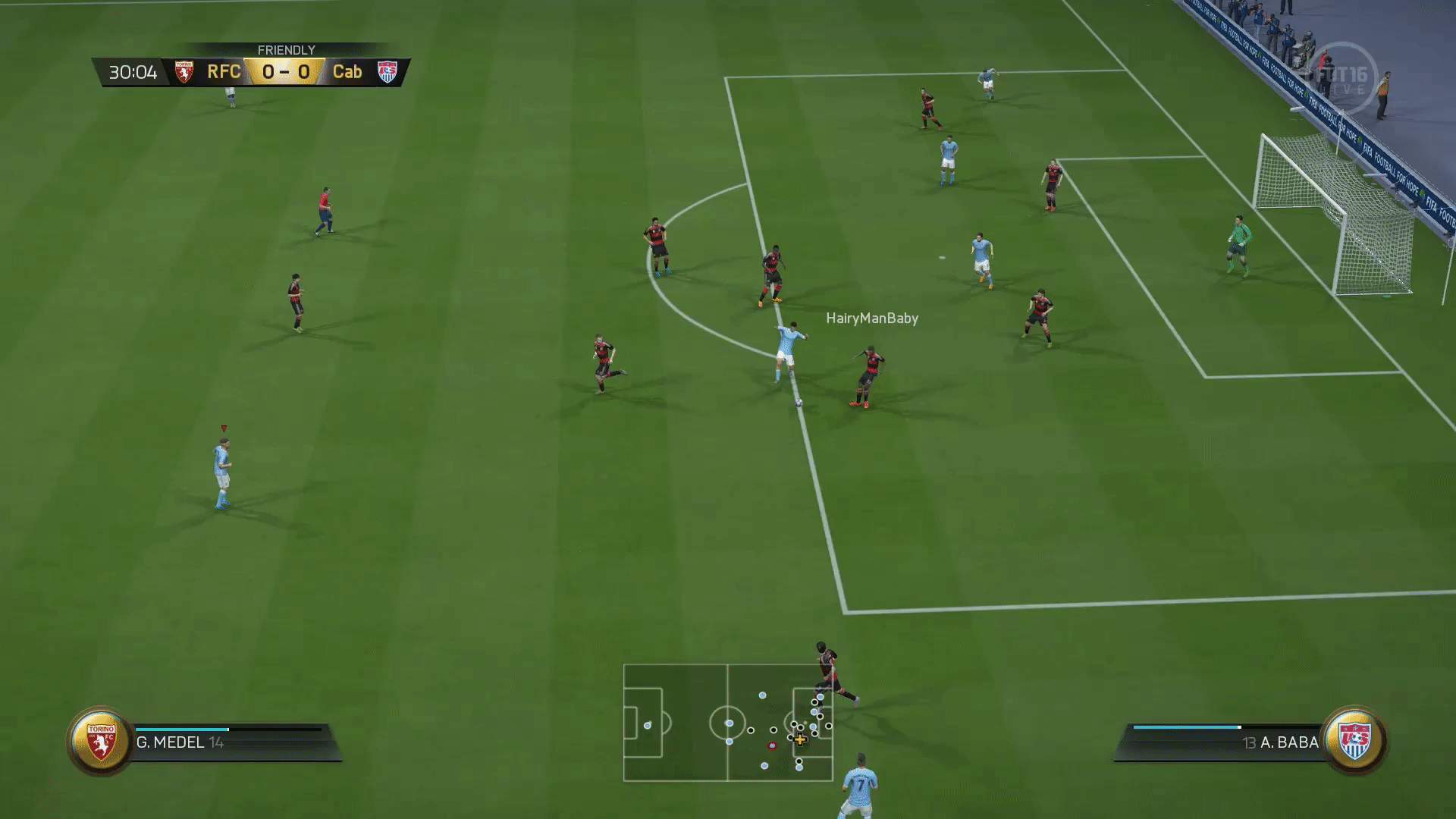1456x819 pixels.
Task: Expand the Cab score panel
Action: click(x=349, y=72)
